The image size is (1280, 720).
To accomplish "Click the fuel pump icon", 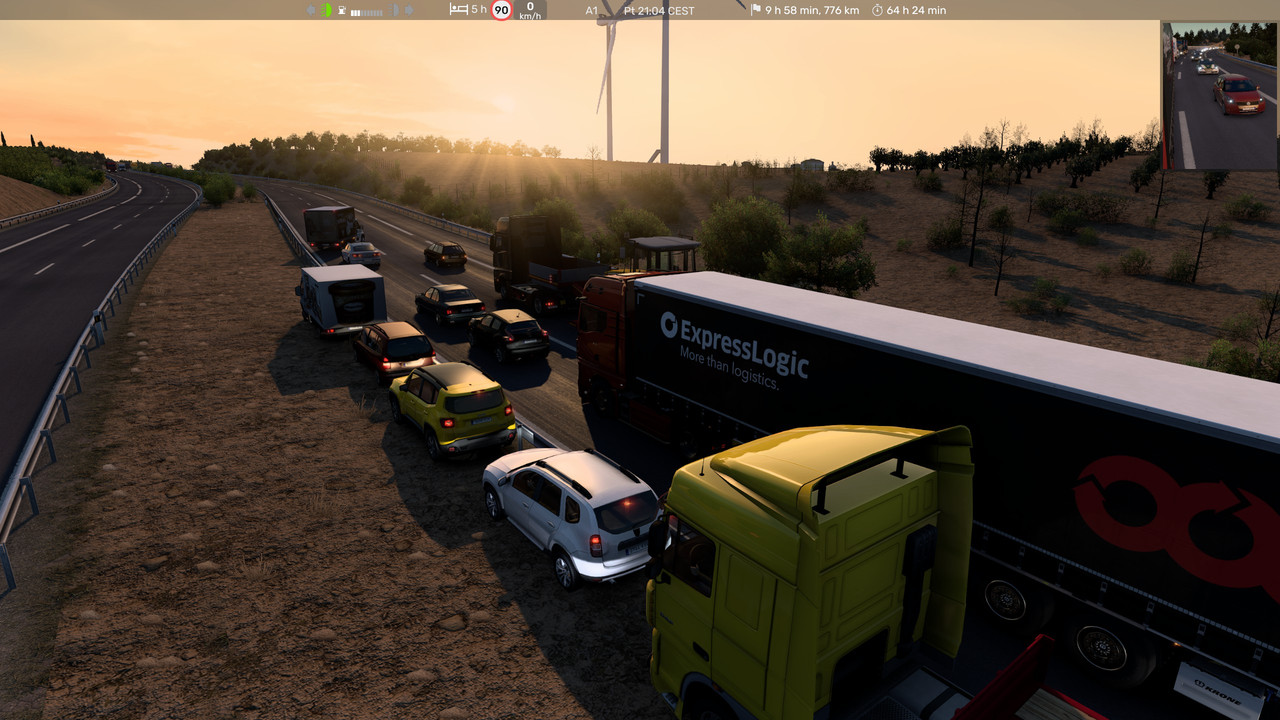I will point(343,10).
